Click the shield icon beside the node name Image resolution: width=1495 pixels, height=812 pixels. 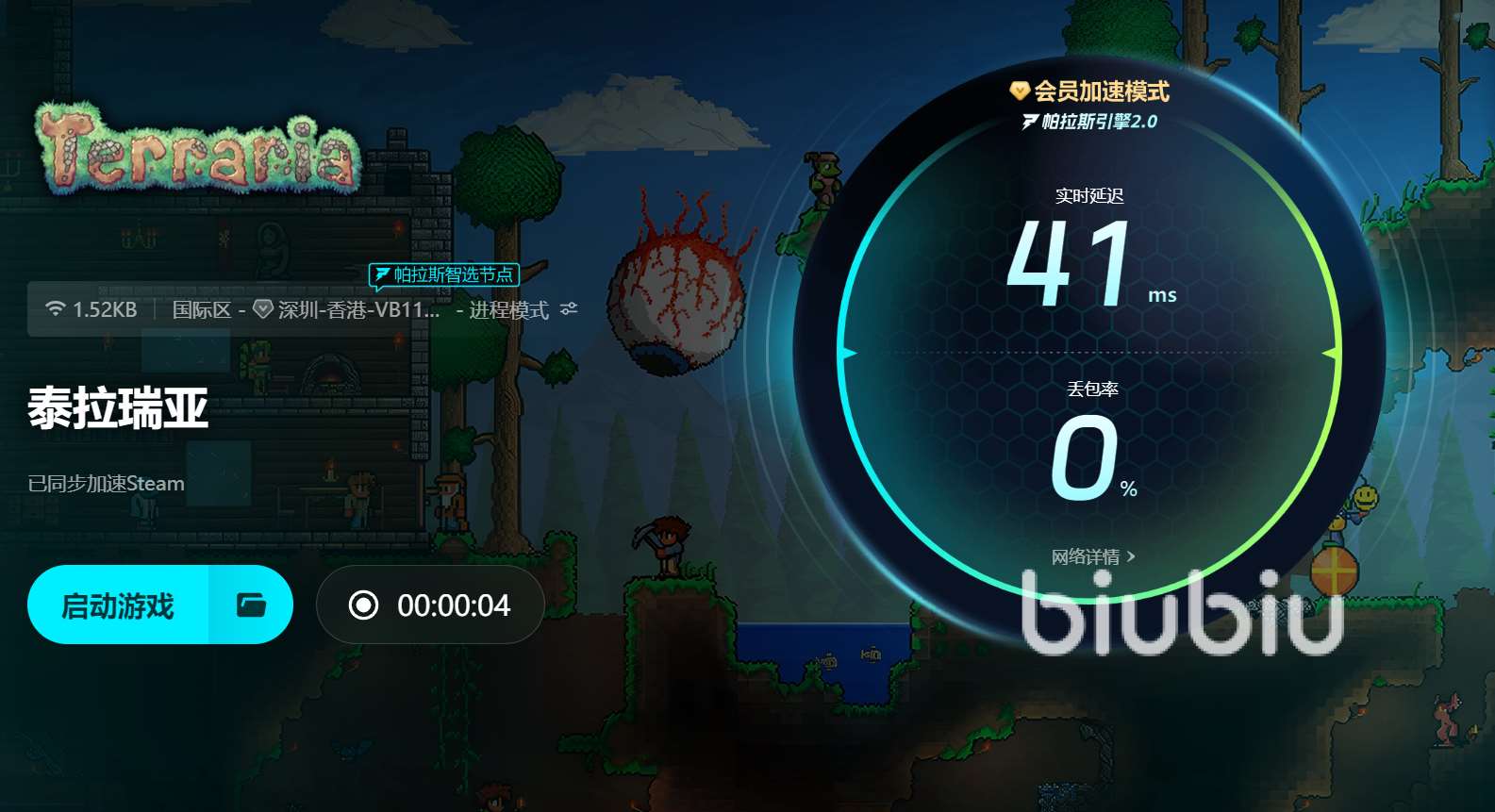point(261,308)
